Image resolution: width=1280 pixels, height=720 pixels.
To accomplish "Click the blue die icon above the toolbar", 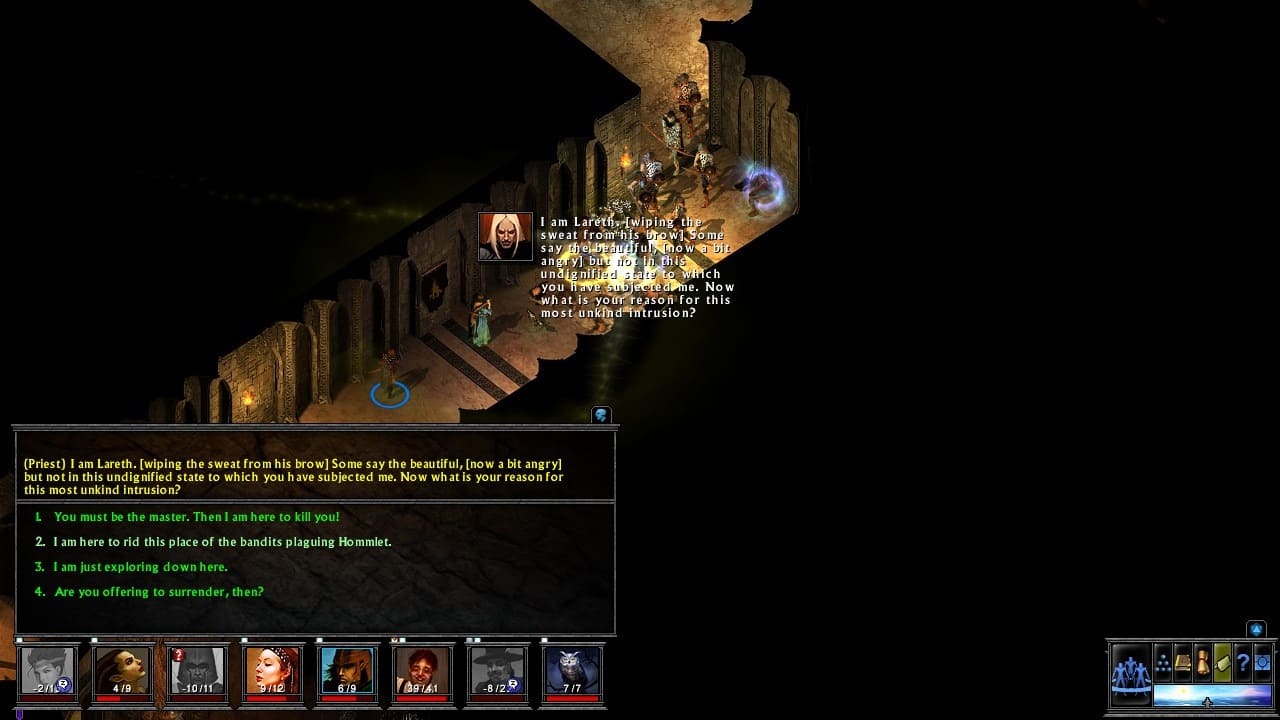I will (x=1256, y=629).
